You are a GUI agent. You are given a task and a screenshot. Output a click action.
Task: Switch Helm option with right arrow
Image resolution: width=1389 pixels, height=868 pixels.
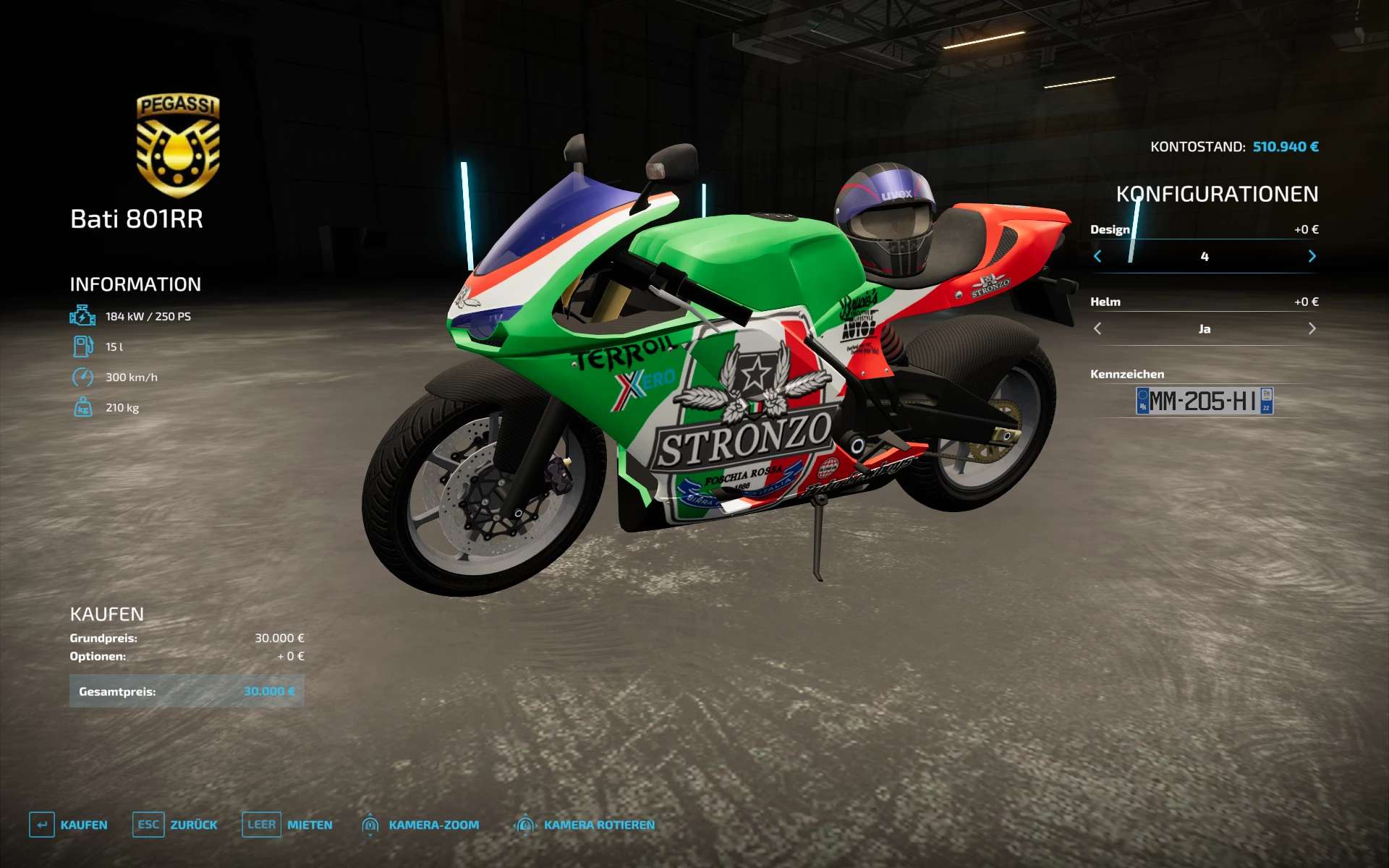click(x=1312, y=328)
